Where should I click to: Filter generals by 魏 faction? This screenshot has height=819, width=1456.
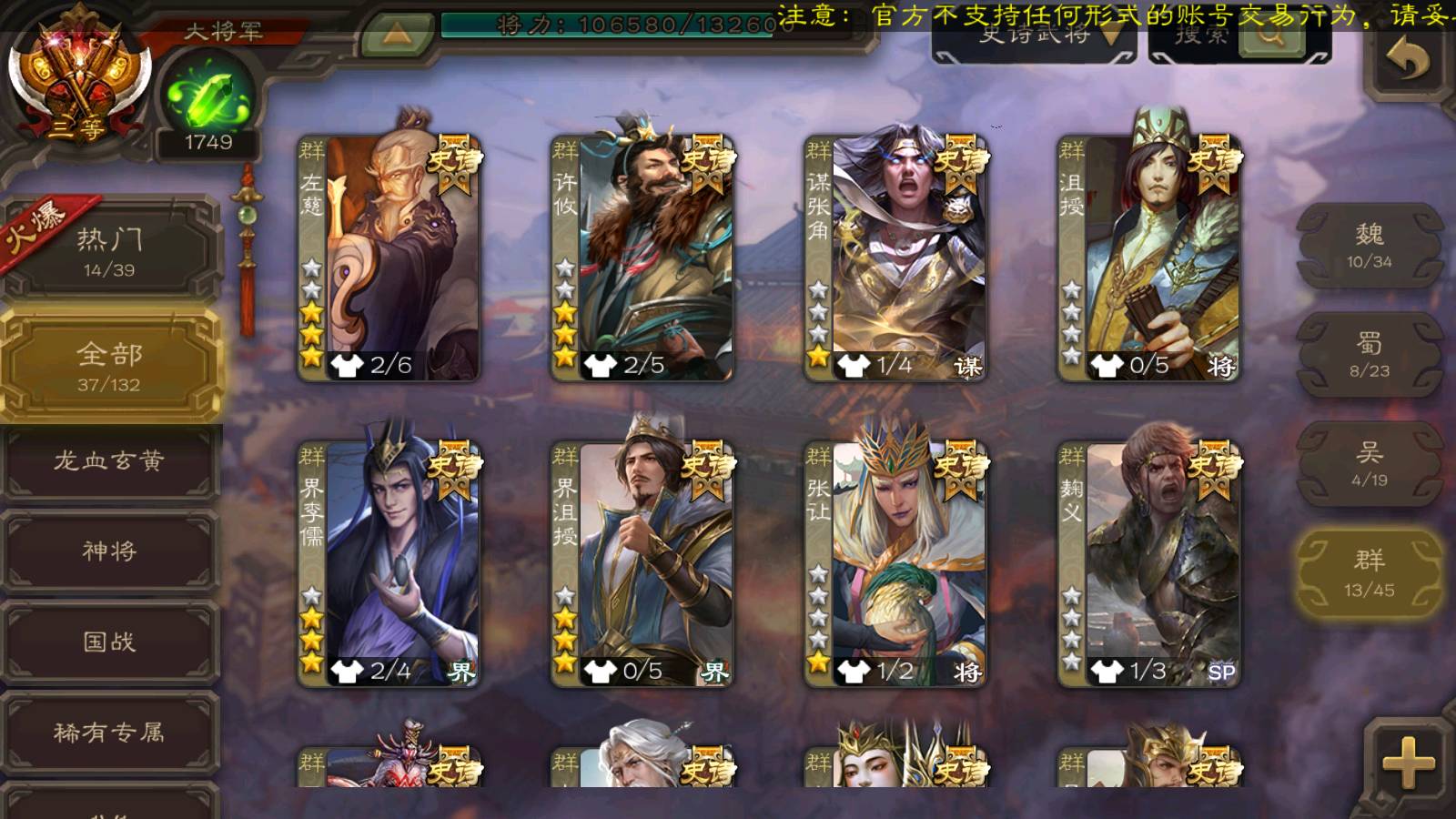pyautogui.click(x=1369, y=246)
